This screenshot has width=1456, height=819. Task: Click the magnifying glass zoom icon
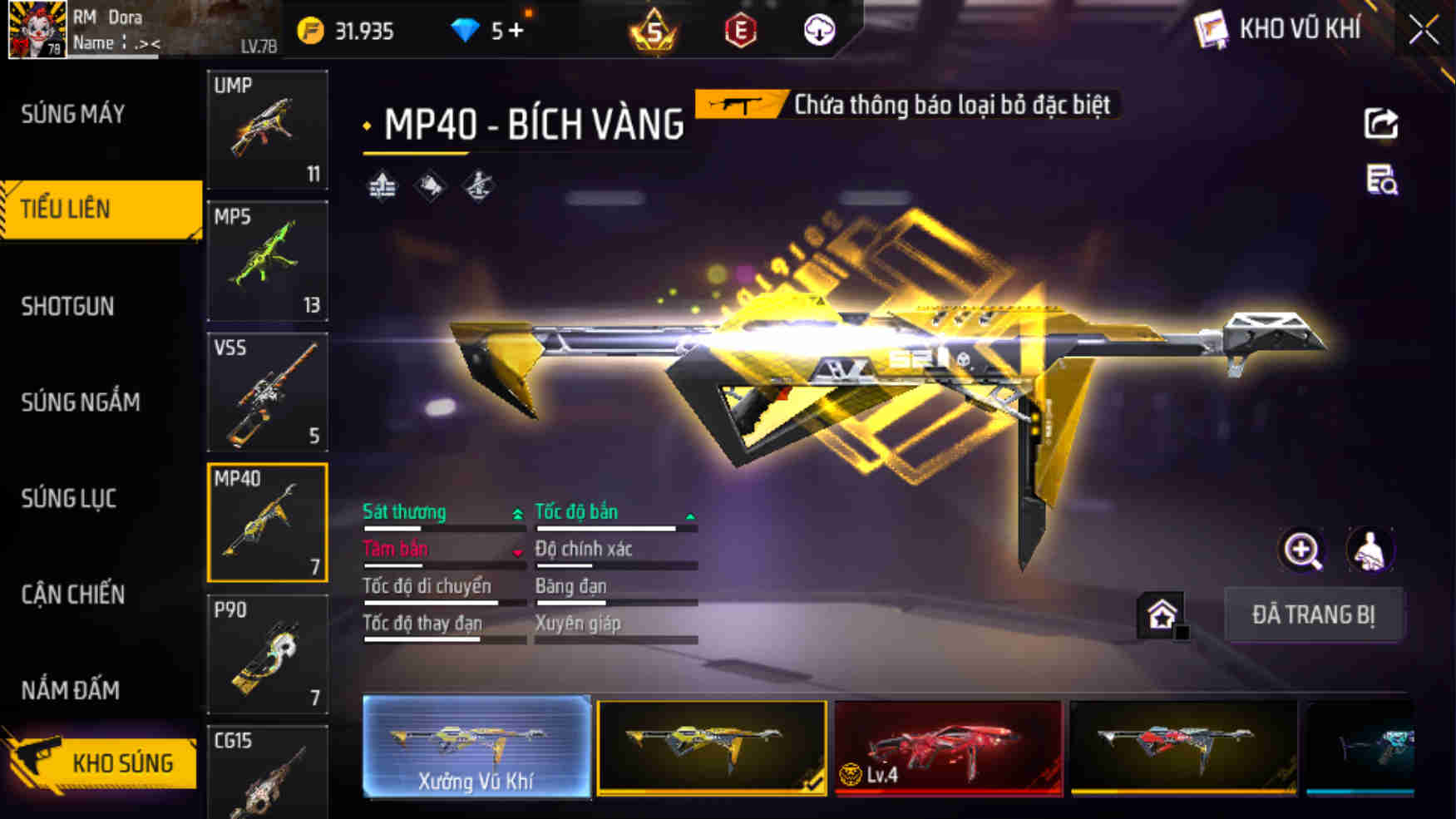tap(1303, 550)
